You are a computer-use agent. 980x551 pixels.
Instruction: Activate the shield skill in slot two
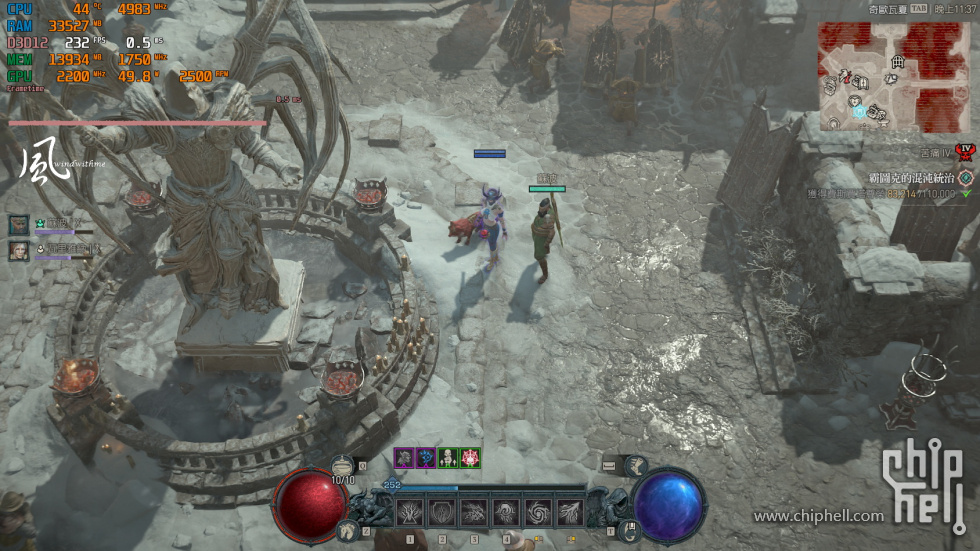tap(441, 513)
